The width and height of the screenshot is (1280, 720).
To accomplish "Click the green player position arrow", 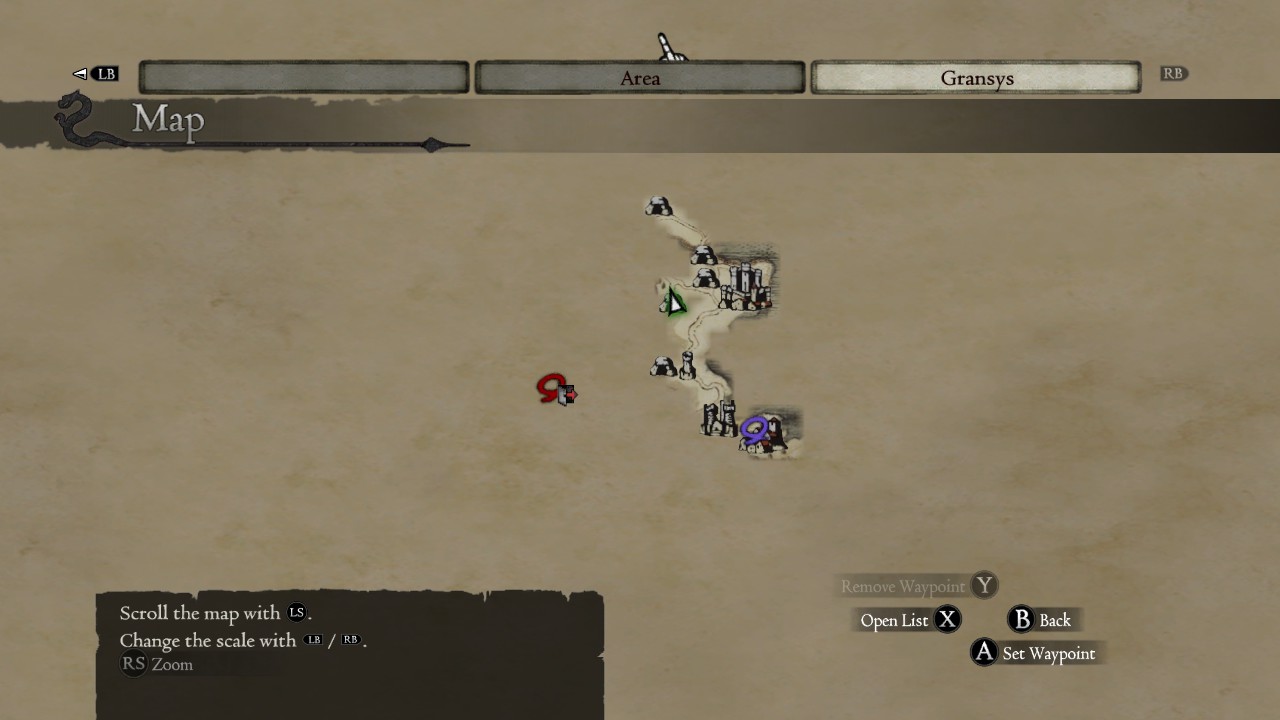I will [x=673, y=302].
